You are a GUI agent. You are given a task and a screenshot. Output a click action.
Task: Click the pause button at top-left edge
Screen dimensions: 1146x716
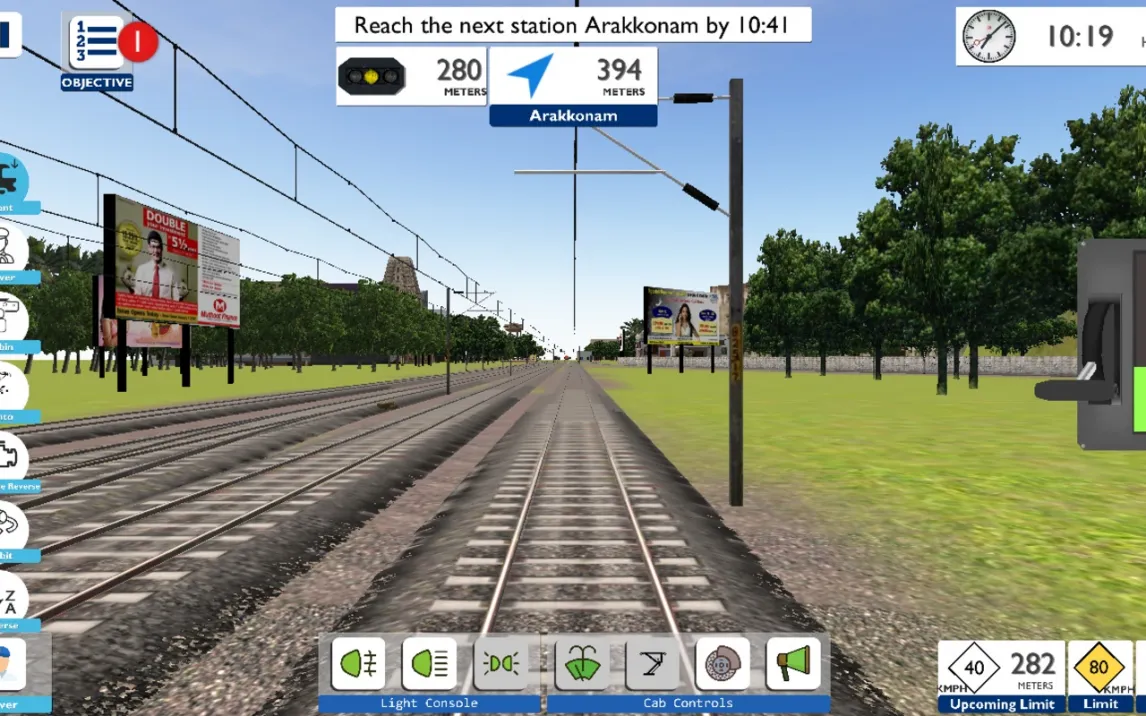8,33
